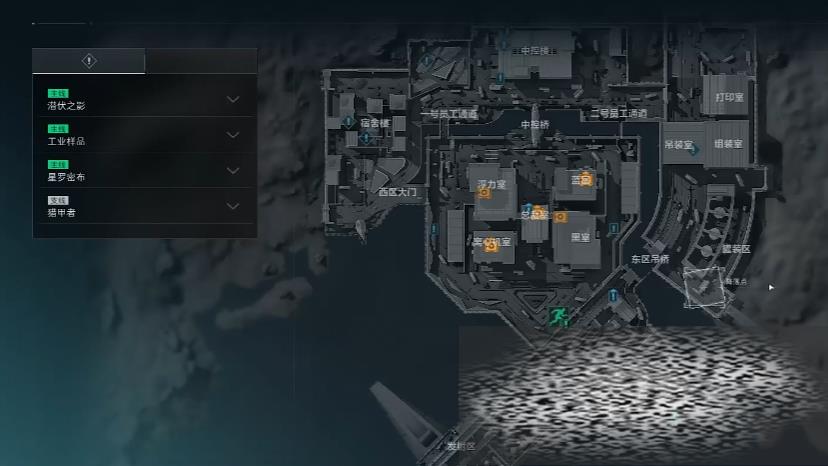The width and height of the screenshot is (828, 466).
Task: Expand the 工业样品 main quest entry
Action: (232, 135)
